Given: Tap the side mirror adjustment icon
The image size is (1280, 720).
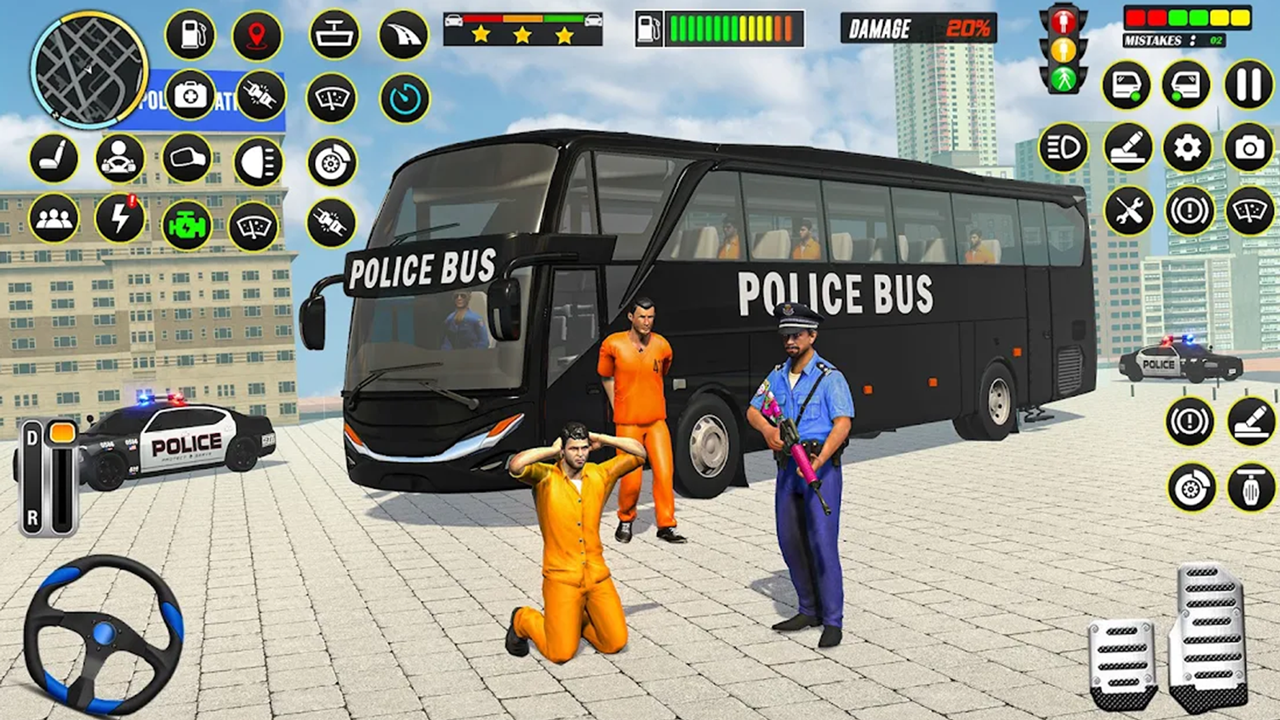Looking at the screenshot, I should click(187, 158).
